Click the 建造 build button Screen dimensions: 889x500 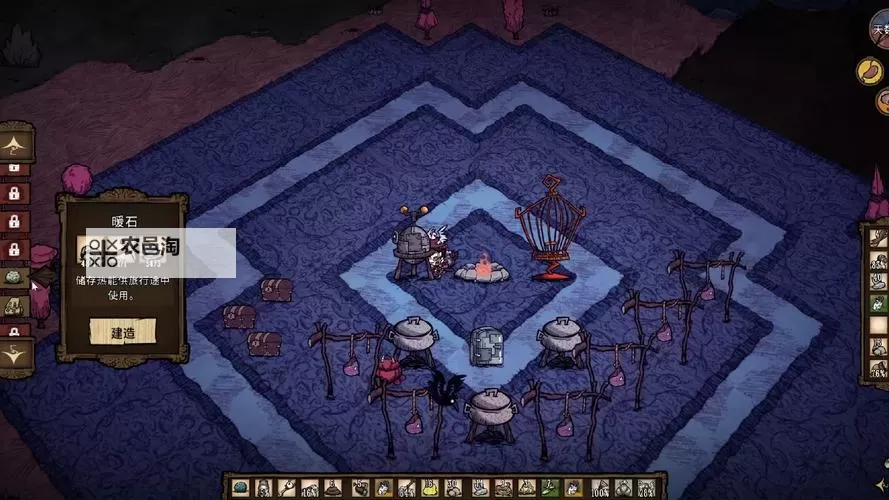pyautogui.click(x=122, y=331)
